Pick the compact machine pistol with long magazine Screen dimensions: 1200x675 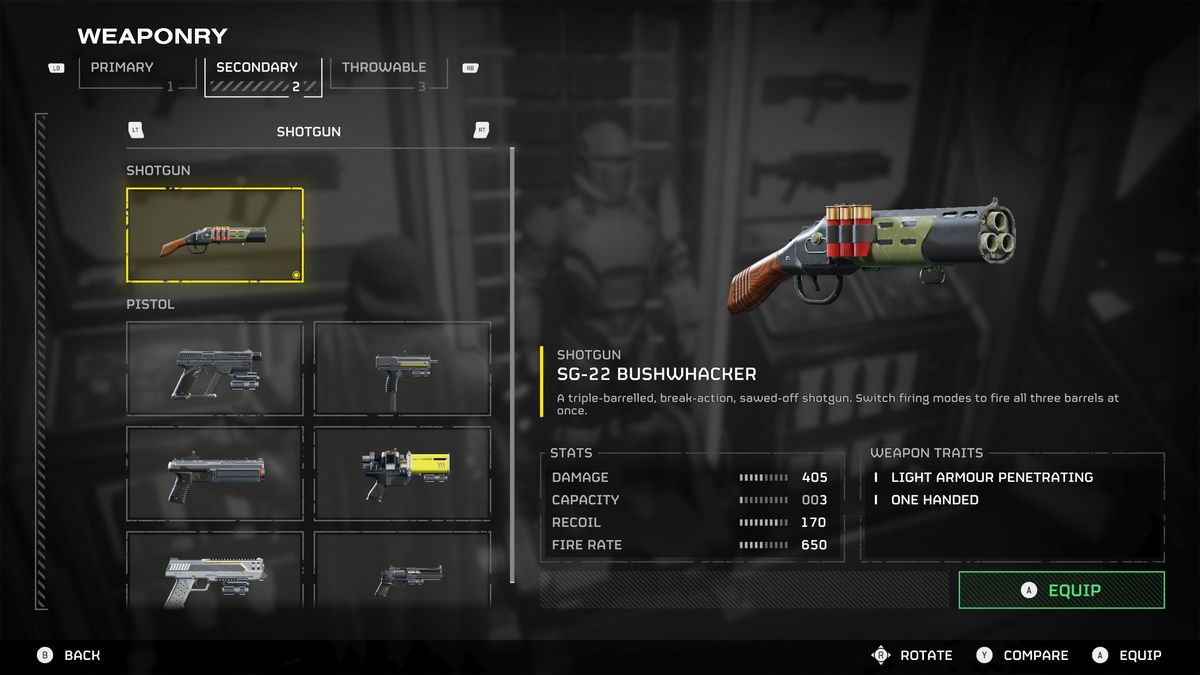coord(402,368)
